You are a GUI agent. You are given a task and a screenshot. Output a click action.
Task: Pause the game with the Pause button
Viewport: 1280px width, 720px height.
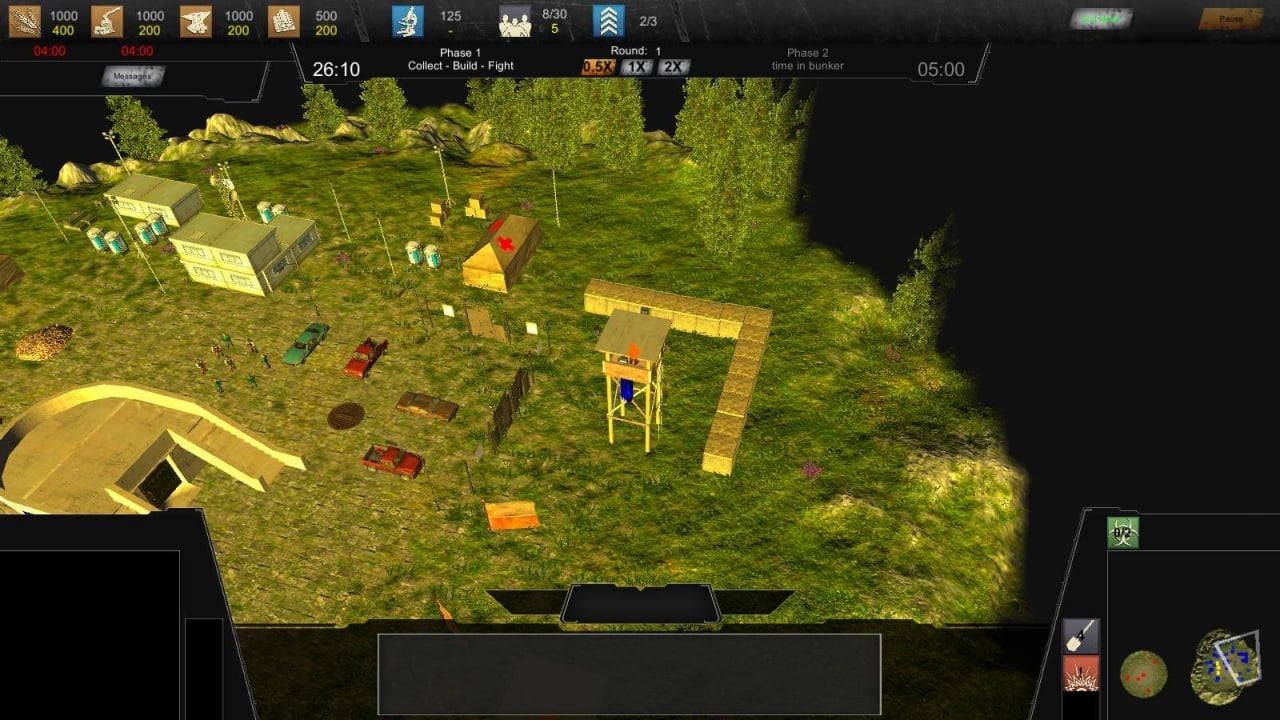click(x=1231, y=19)
